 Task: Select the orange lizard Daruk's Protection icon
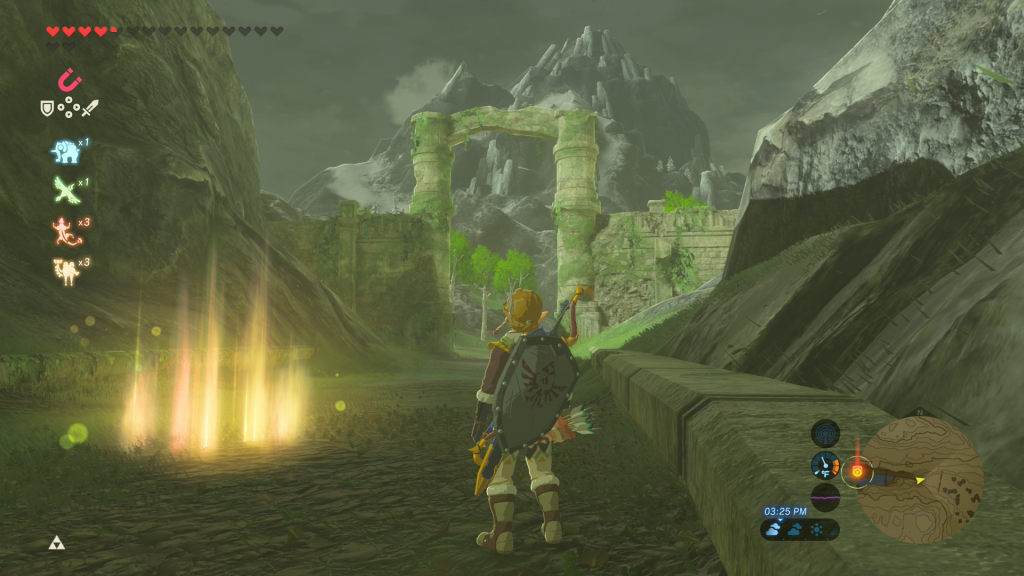tap(65, 230)
